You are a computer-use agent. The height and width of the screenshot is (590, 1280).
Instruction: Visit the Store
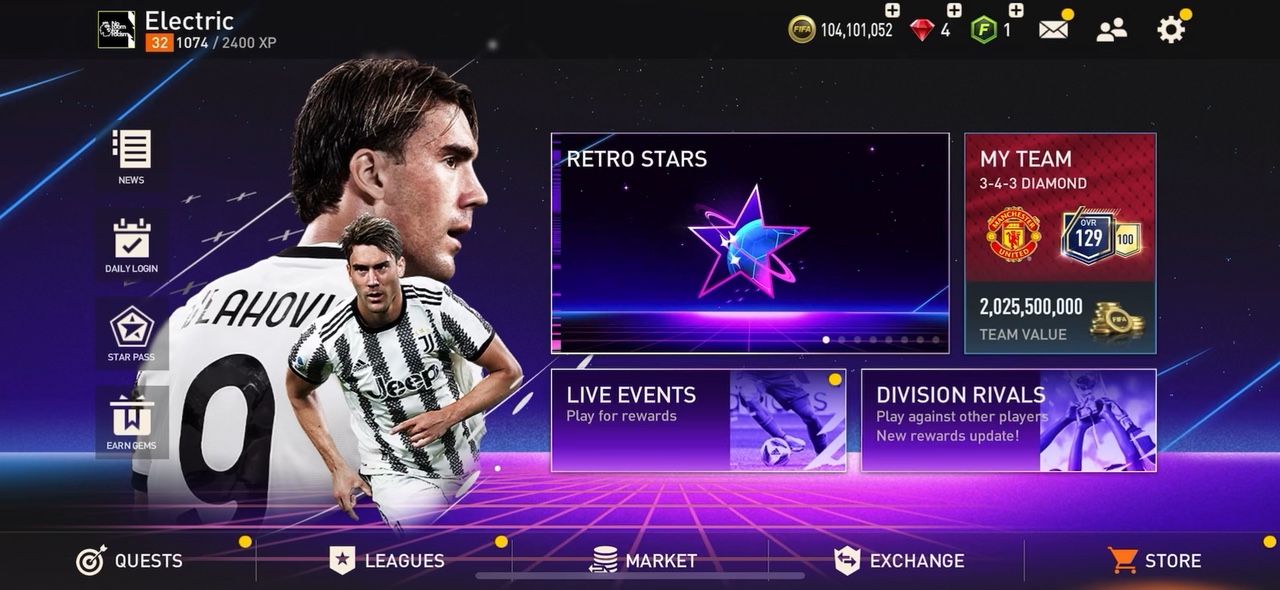(1154, 561)
